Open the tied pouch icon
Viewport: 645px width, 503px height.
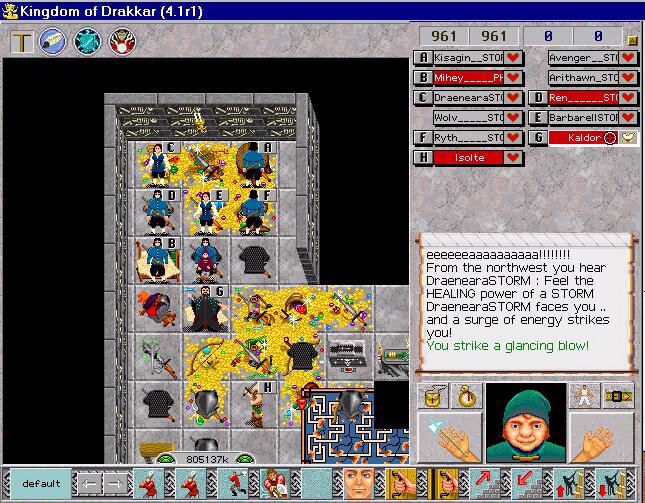[464, 396]
